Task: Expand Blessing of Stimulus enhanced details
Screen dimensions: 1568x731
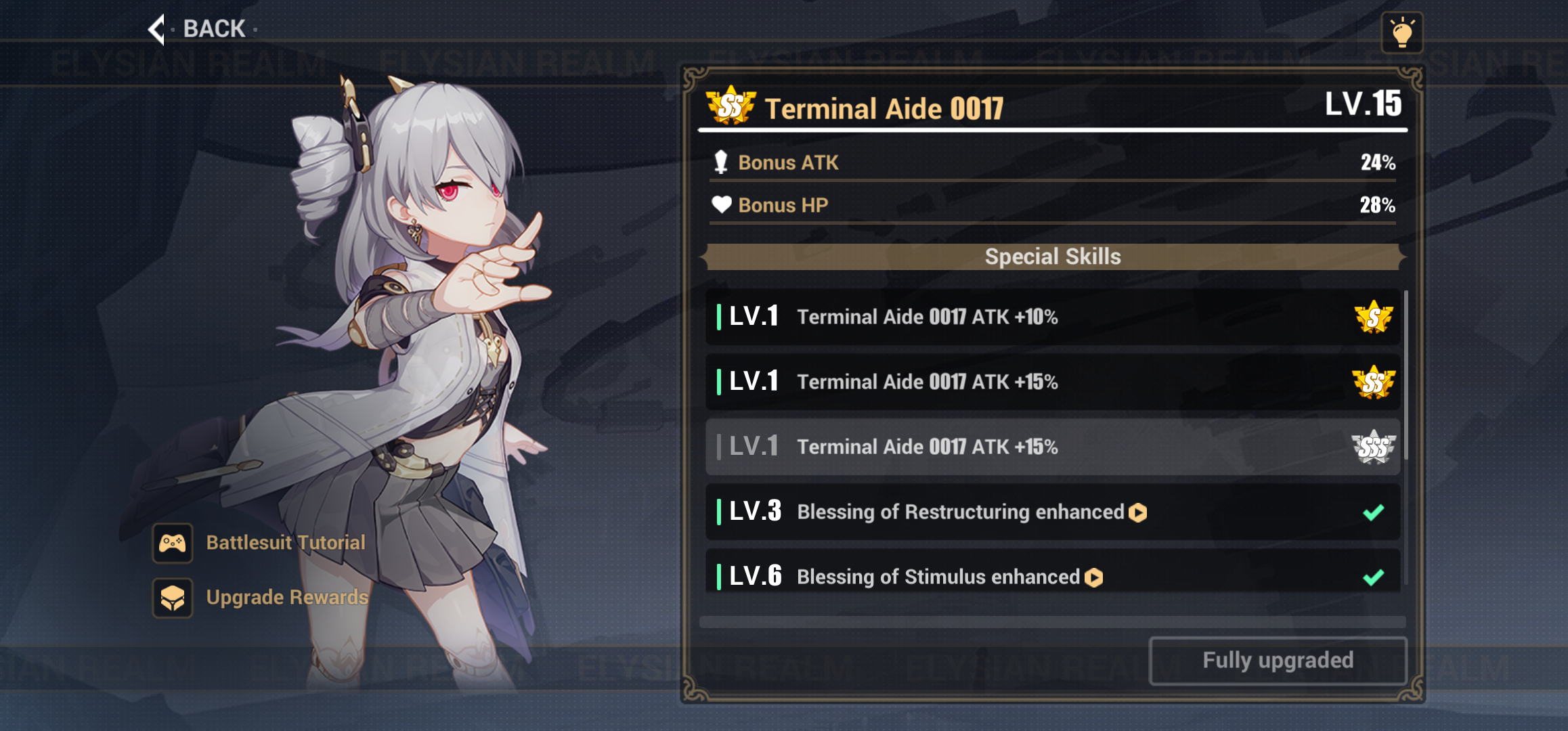Action: click(1093, 578)
